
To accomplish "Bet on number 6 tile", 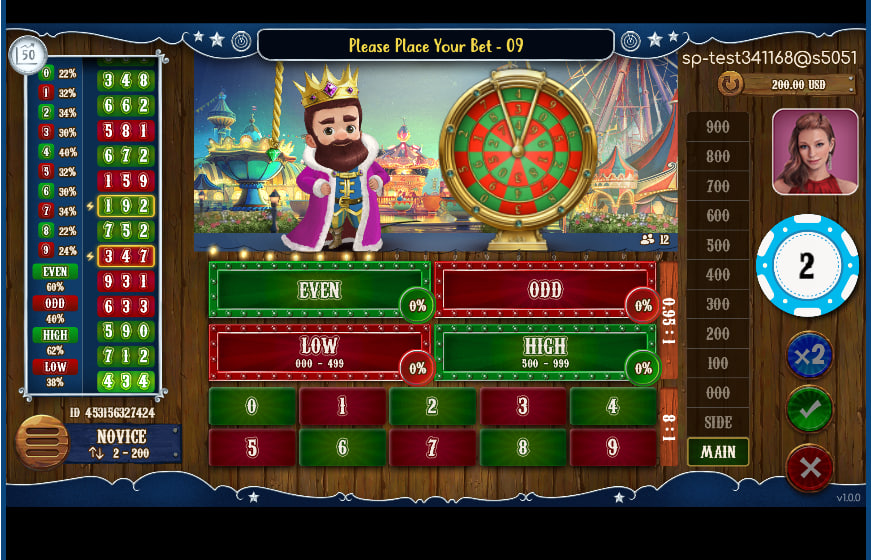I will point(342,448).
